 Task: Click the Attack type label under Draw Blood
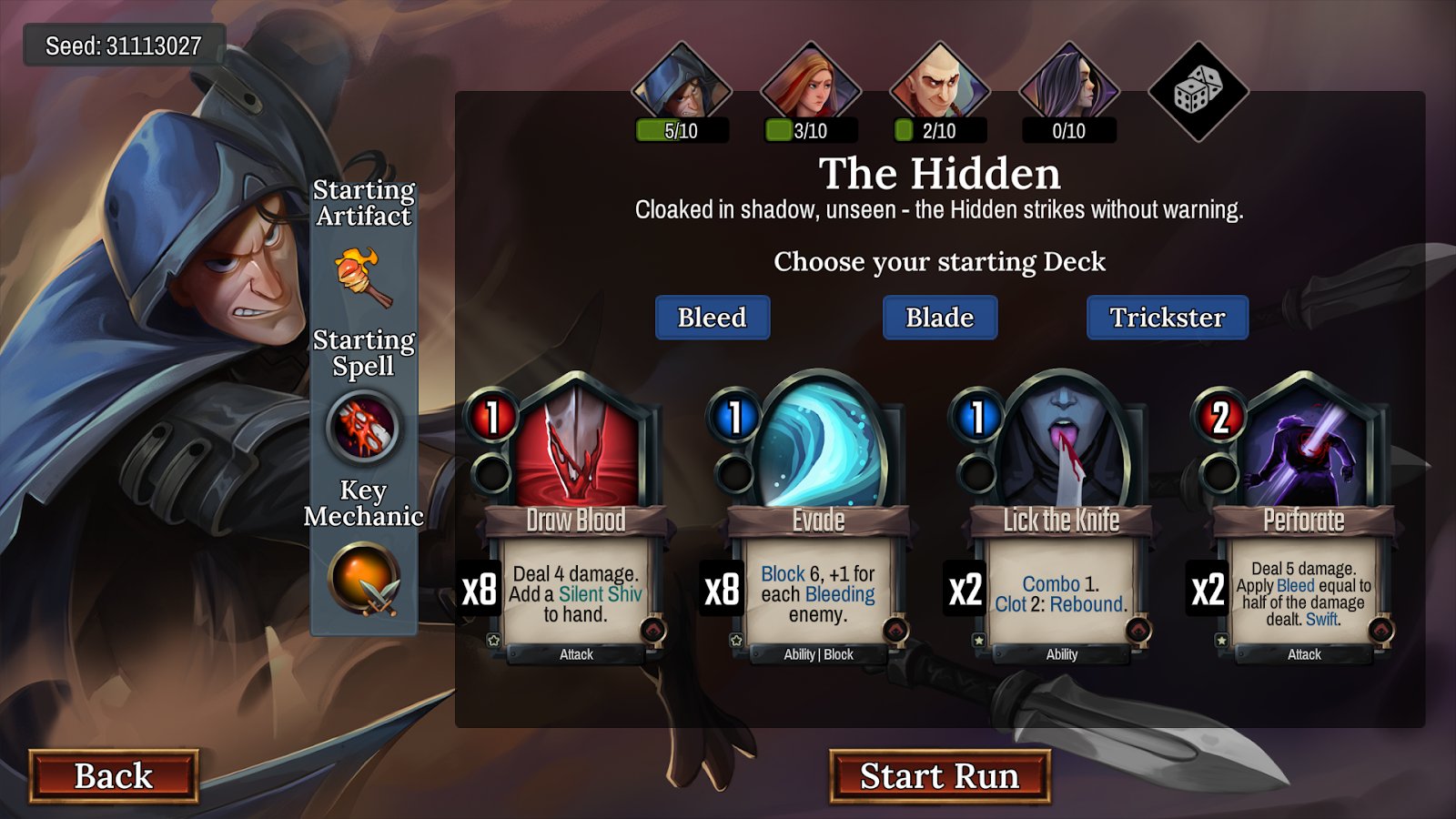click(x=579, y=654)
